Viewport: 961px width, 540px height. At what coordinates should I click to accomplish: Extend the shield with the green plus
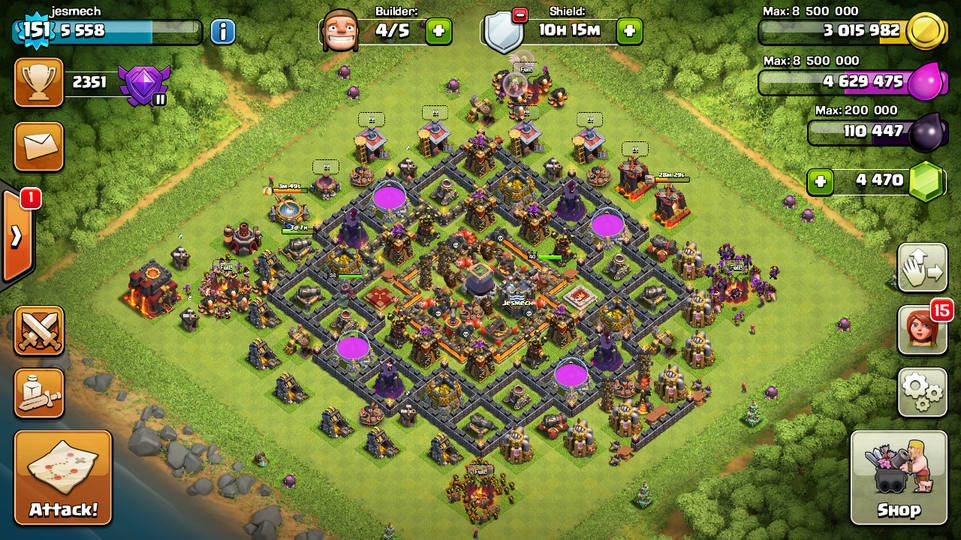click(629, 31)
